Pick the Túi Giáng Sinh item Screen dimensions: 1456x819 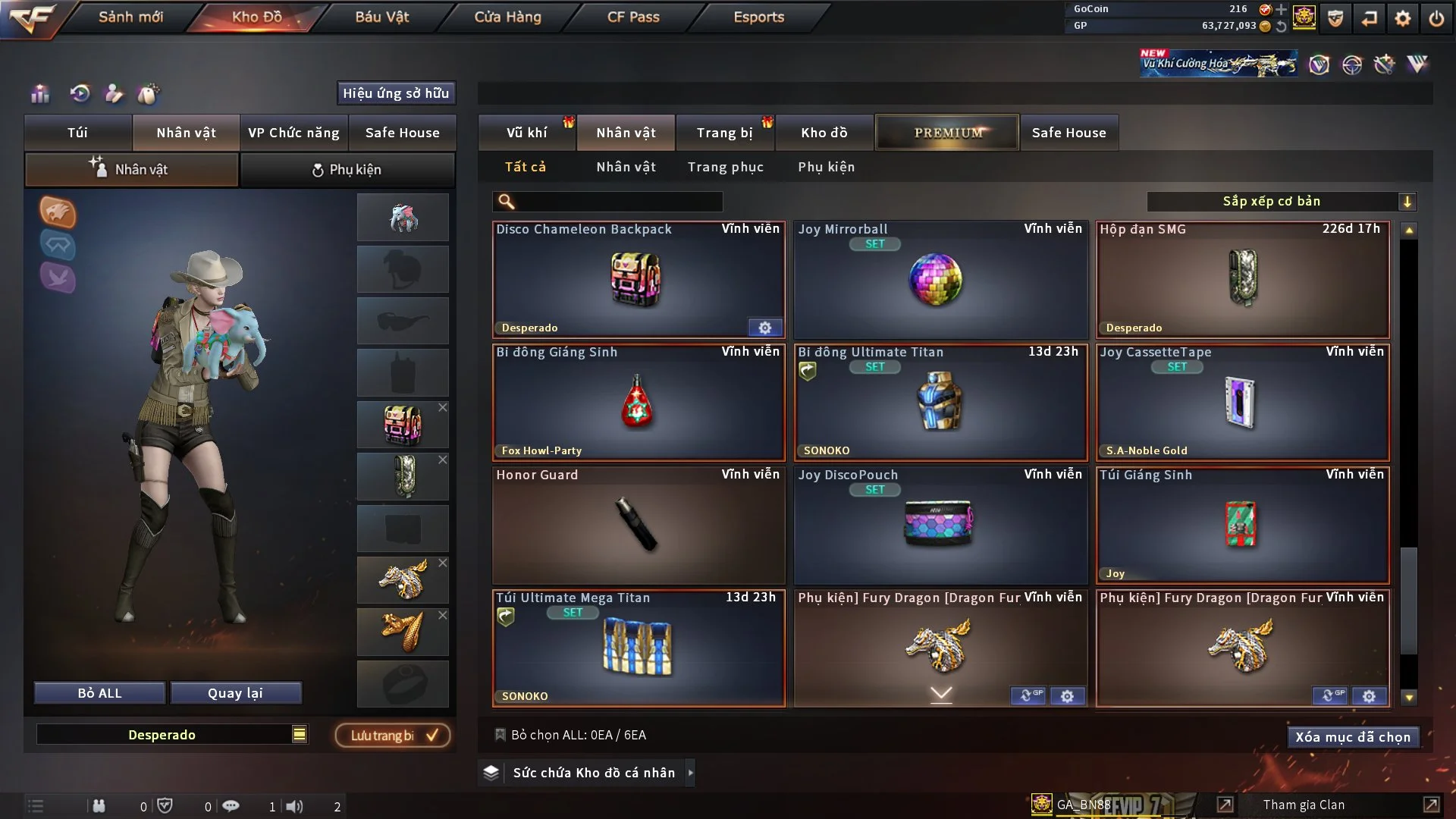click(1241, 525)
